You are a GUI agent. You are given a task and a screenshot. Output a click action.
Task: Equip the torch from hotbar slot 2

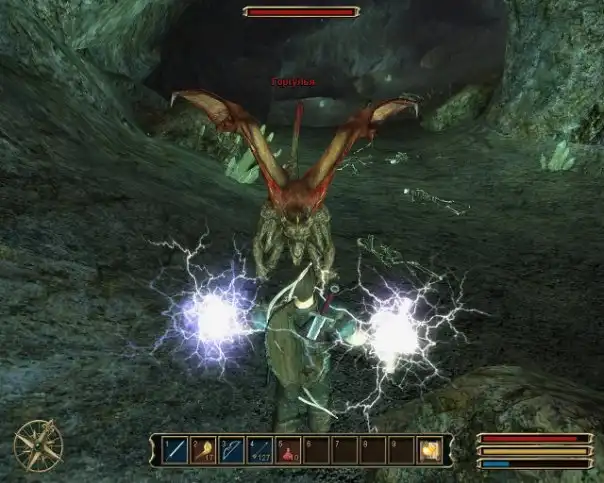(x=204, y=450)
